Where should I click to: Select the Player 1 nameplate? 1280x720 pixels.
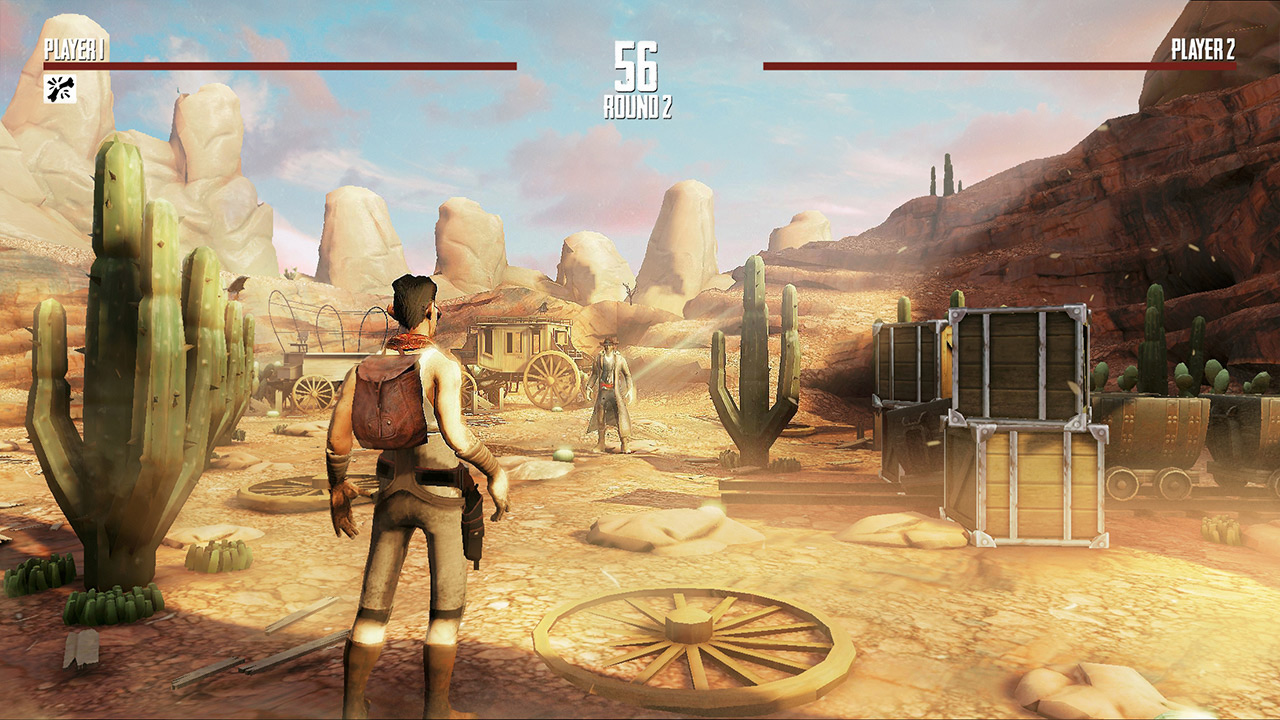coord(75,46)
